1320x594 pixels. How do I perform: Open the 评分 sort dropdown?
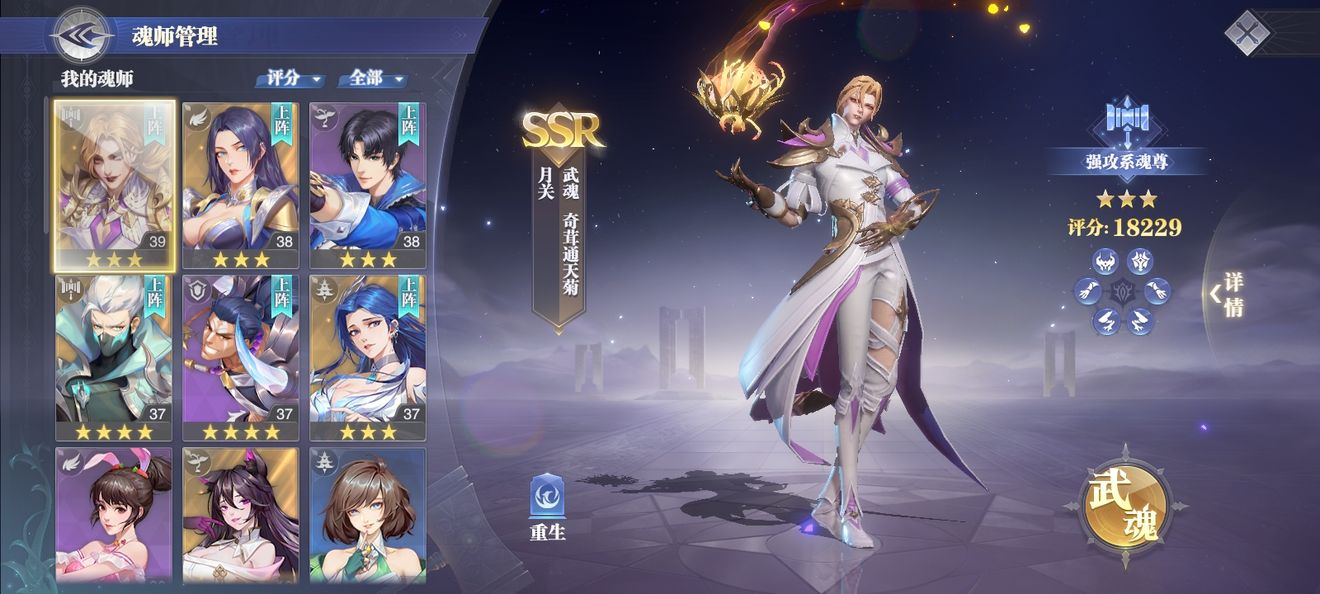click(291, 78)
